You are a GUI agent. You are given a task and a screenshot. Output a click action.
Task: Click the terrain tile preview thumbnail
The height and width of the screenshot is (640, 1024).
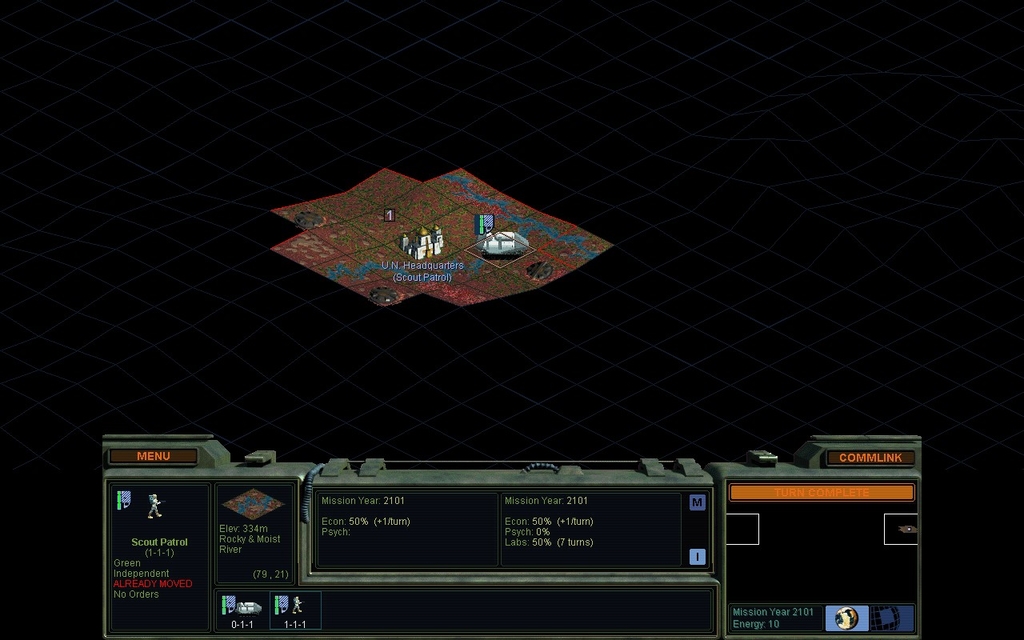click(252, 504)
